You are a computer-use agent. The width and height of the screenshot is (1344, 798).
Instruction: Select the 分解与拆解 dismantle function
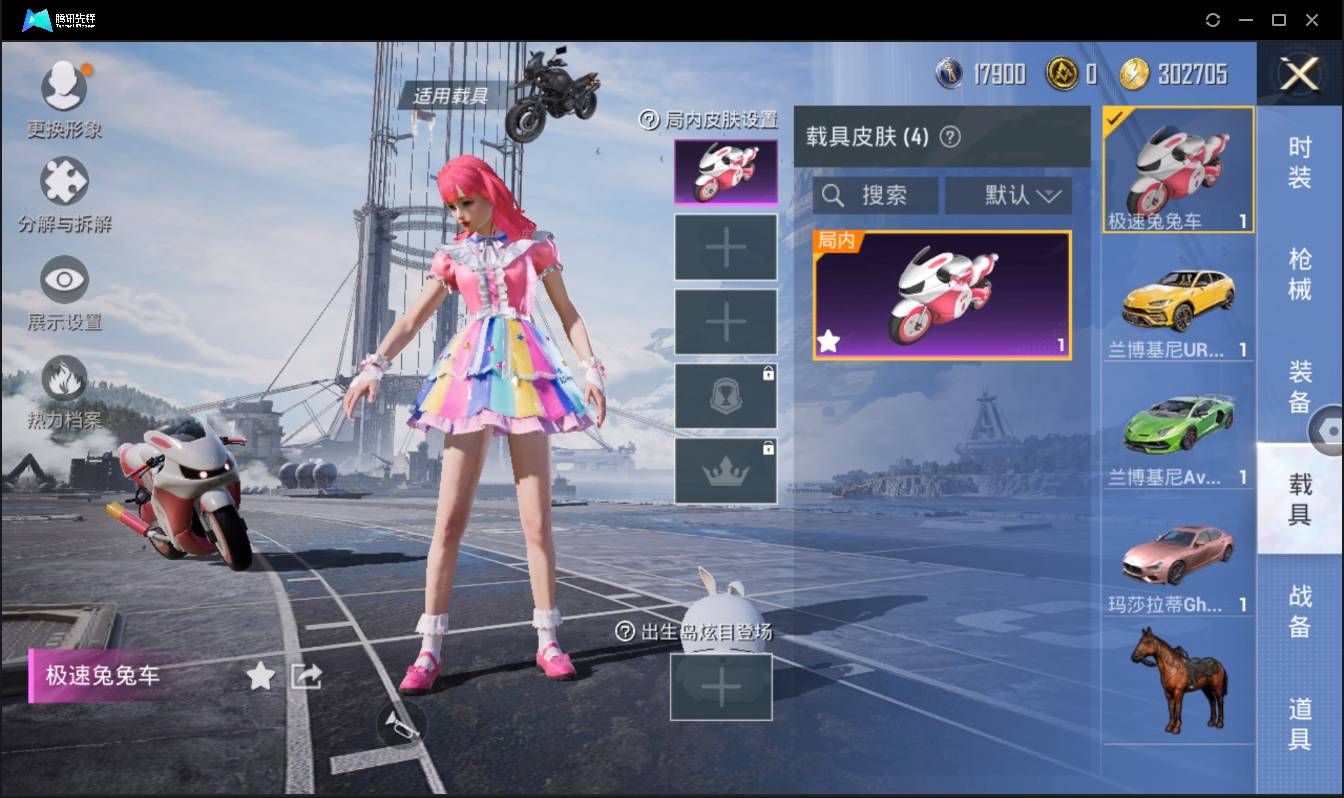[x=64, y=181]
